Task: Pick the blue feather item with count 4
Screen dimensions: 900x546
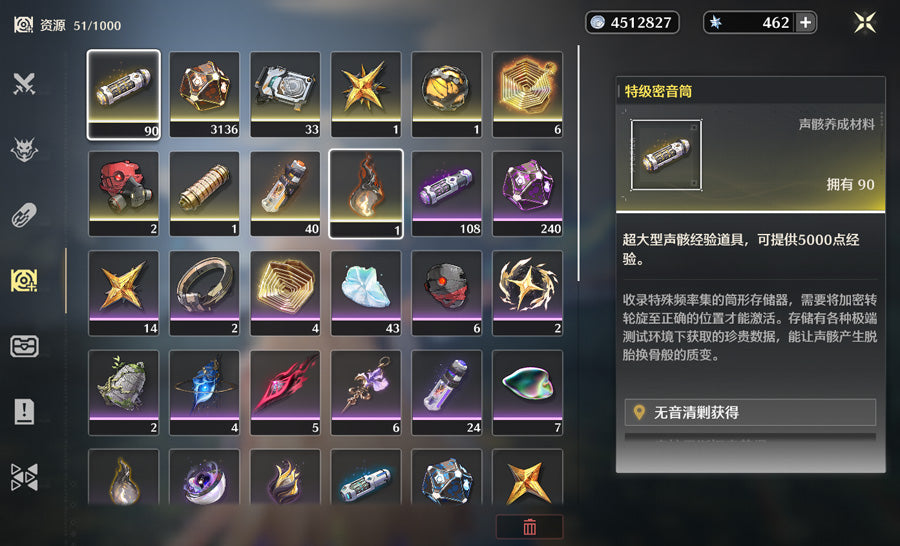Action: pyautogui.click(x=205, y=392)
